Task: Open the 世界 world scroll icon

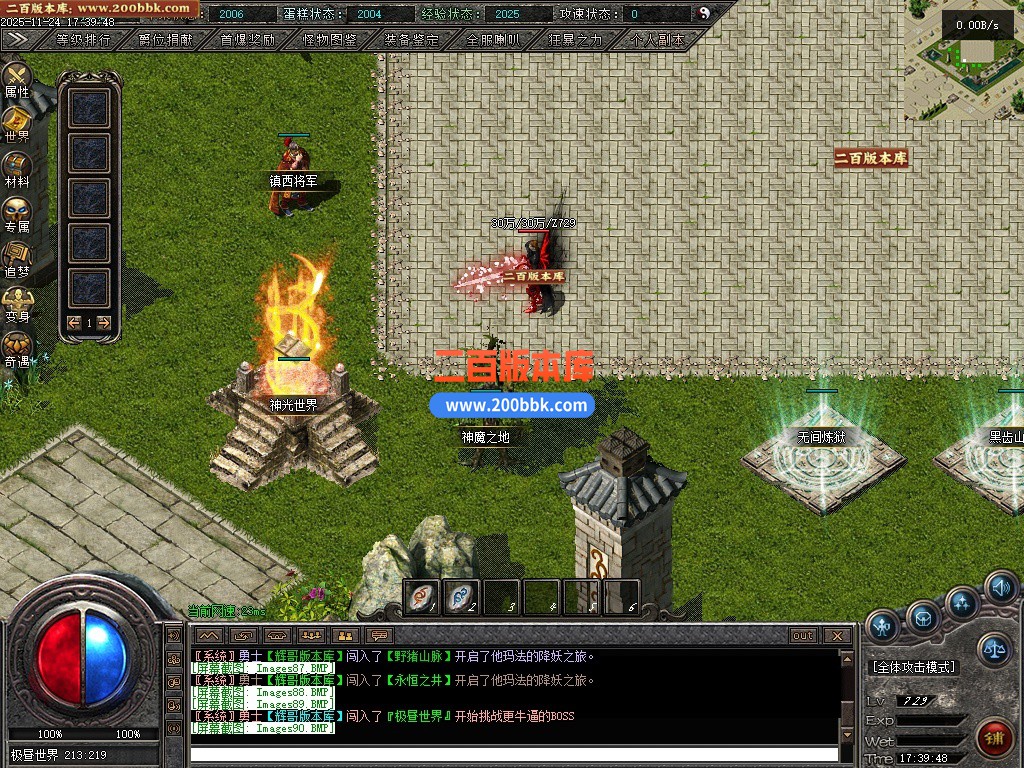Action: 17,124
